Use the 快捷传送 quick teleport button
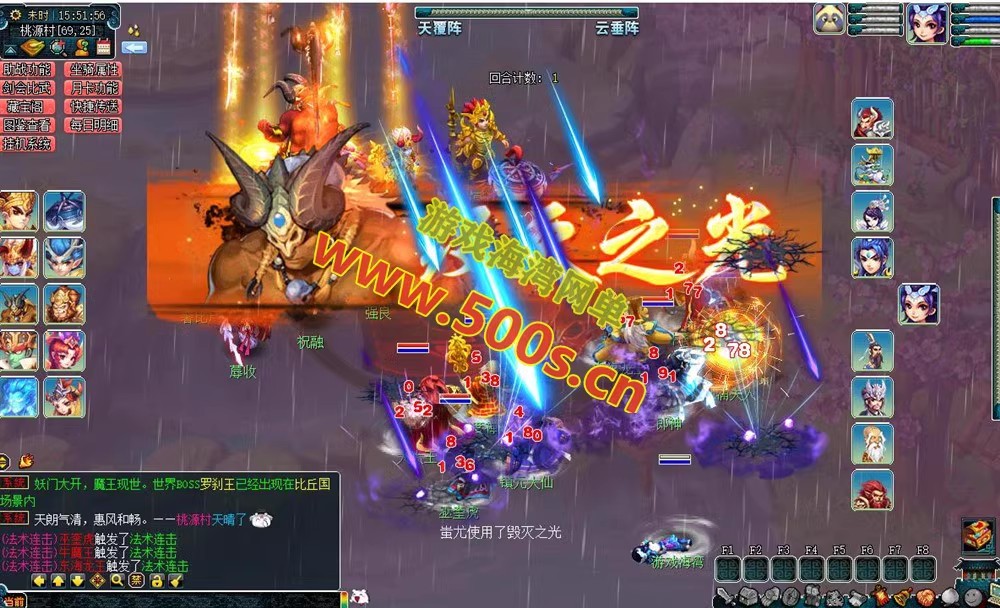Screen dimensions: 1000x608 click(x=93, y=107)
